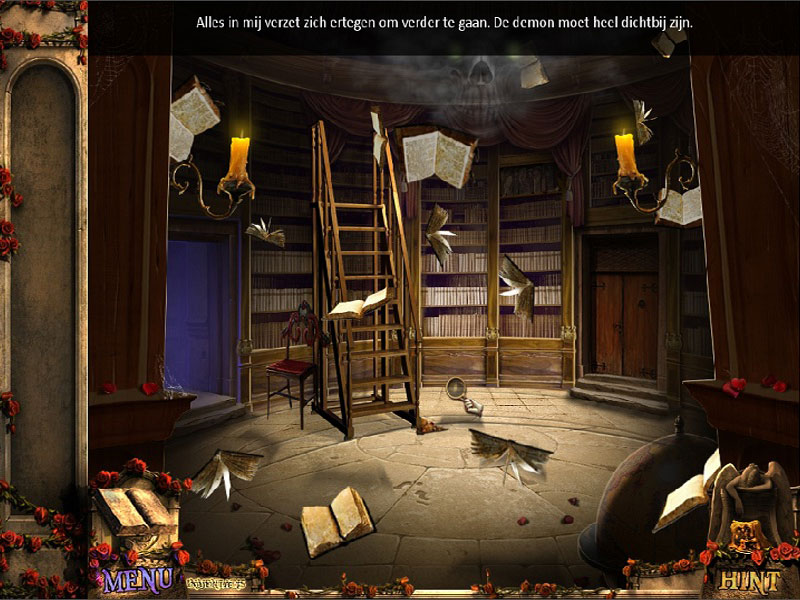
Task: Use the HINT button
Action: (x=748, y=579)
